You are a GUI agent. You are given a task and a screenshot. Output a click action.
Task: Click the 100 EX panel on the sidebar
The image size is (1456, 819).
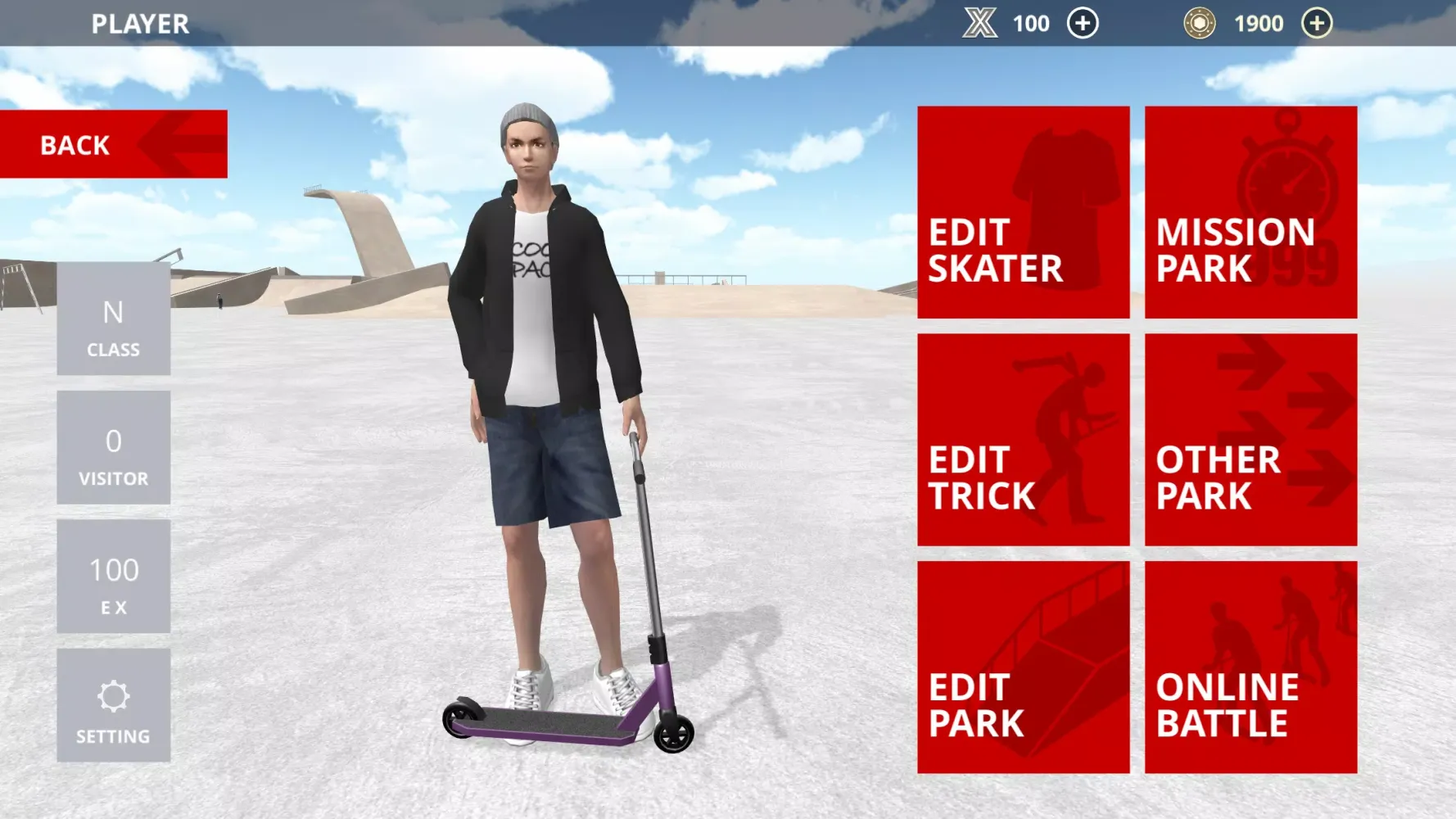[x=113, y=577]
